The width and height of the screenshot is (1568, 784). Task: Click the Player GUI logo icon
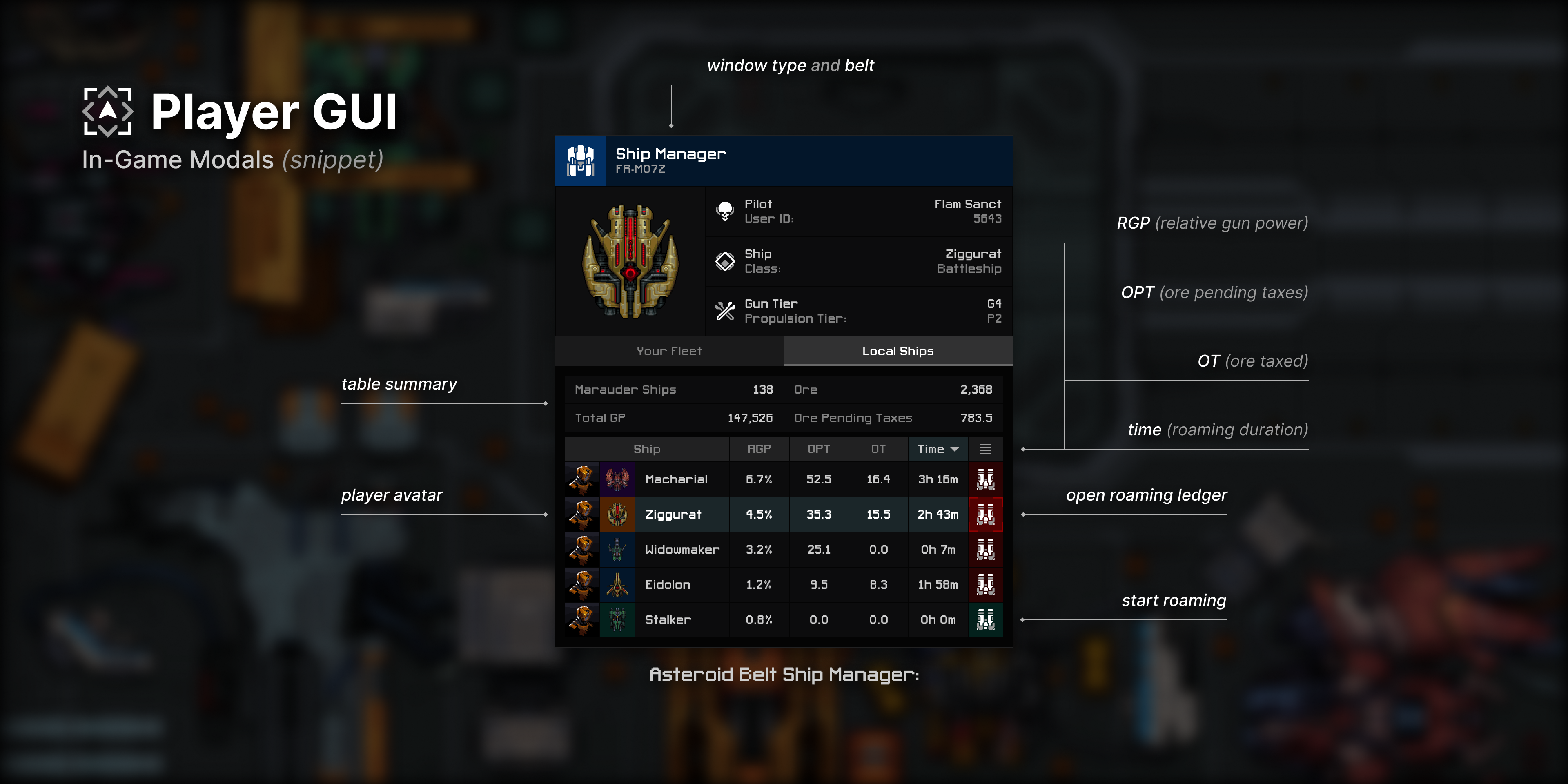pyautogui.click(x=108, y=111)
